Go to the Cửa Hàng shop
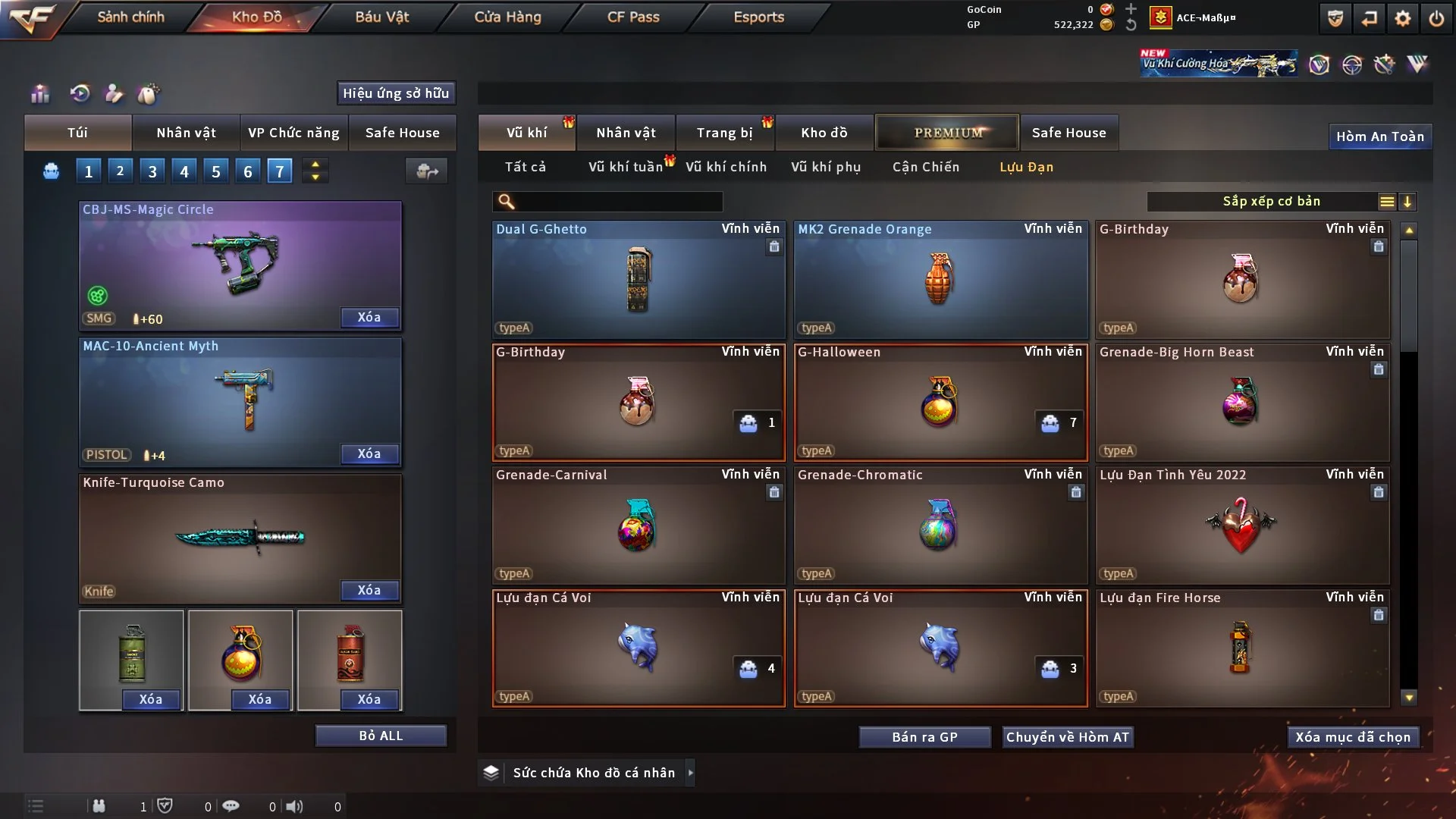The height and width of the screenshot is (819, 1456). [x=507, y=17]
